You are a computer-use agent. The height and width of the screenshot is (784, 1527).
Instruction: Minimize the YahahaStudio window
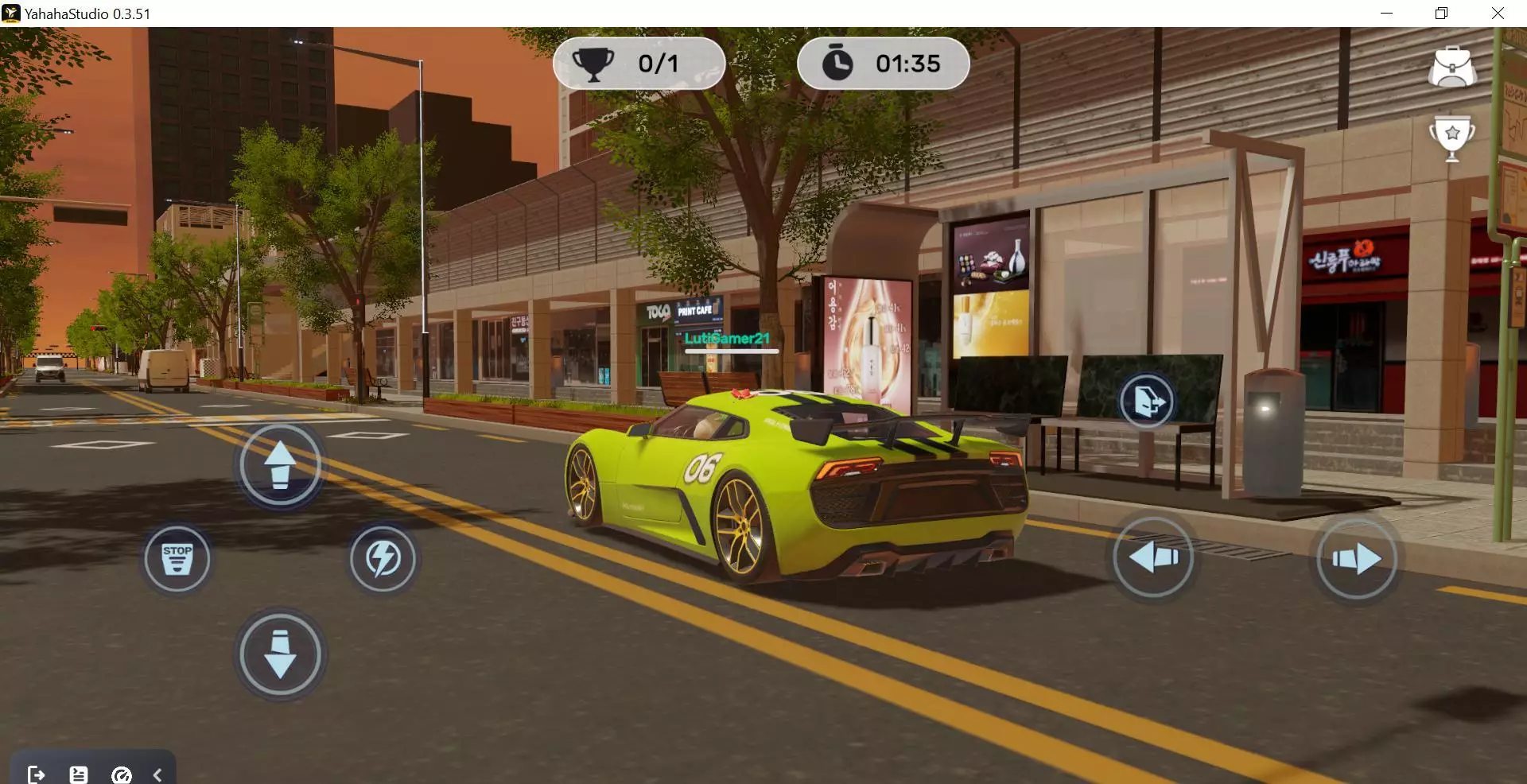click(1386, 14)
